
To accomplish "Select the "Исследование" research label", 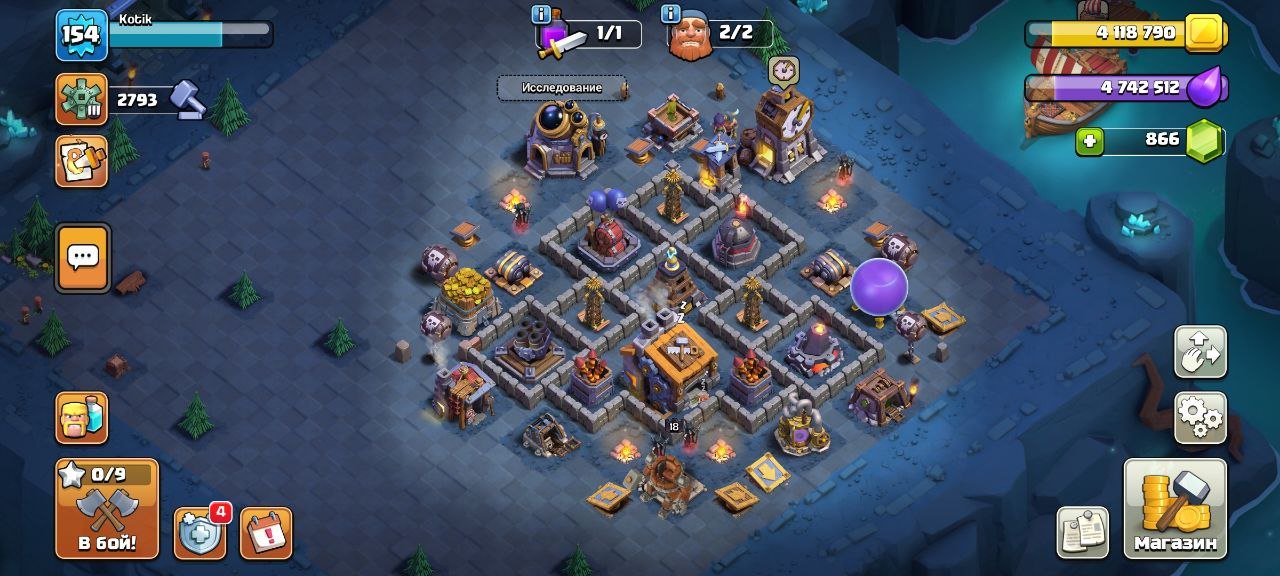I will tap(562, 88).
